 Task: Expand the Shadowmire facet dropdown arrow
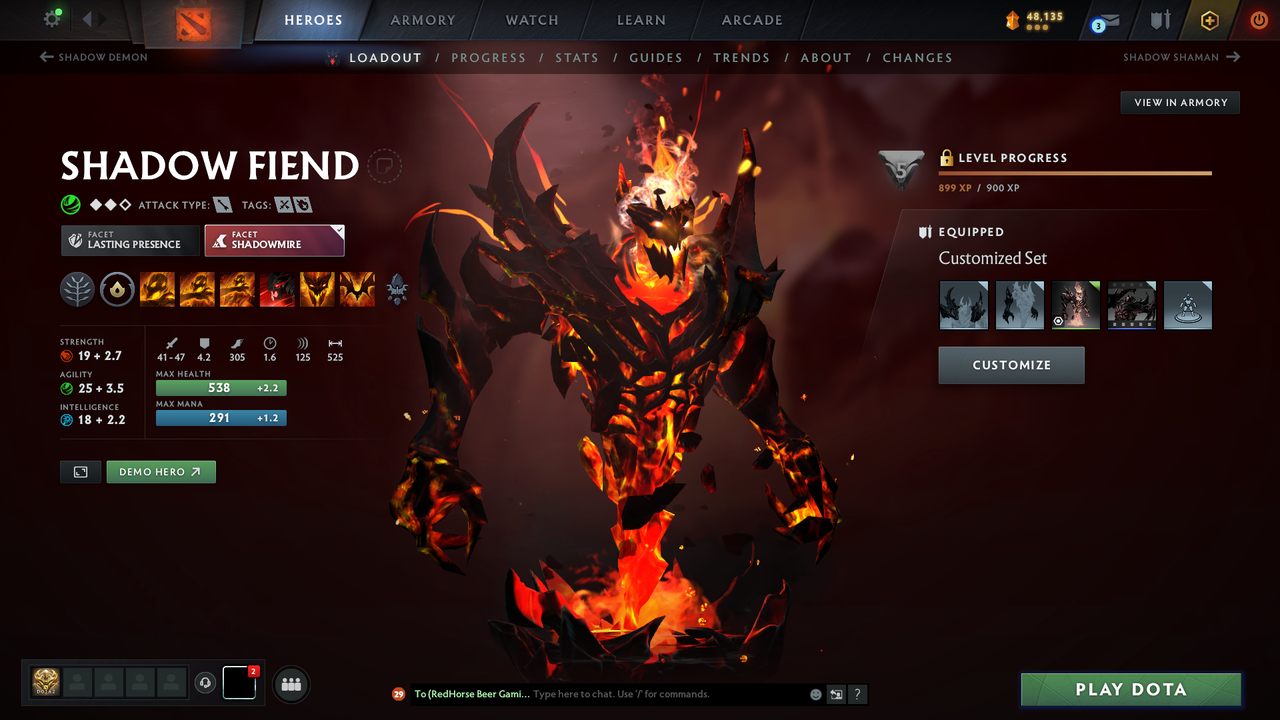click(337, 232)
